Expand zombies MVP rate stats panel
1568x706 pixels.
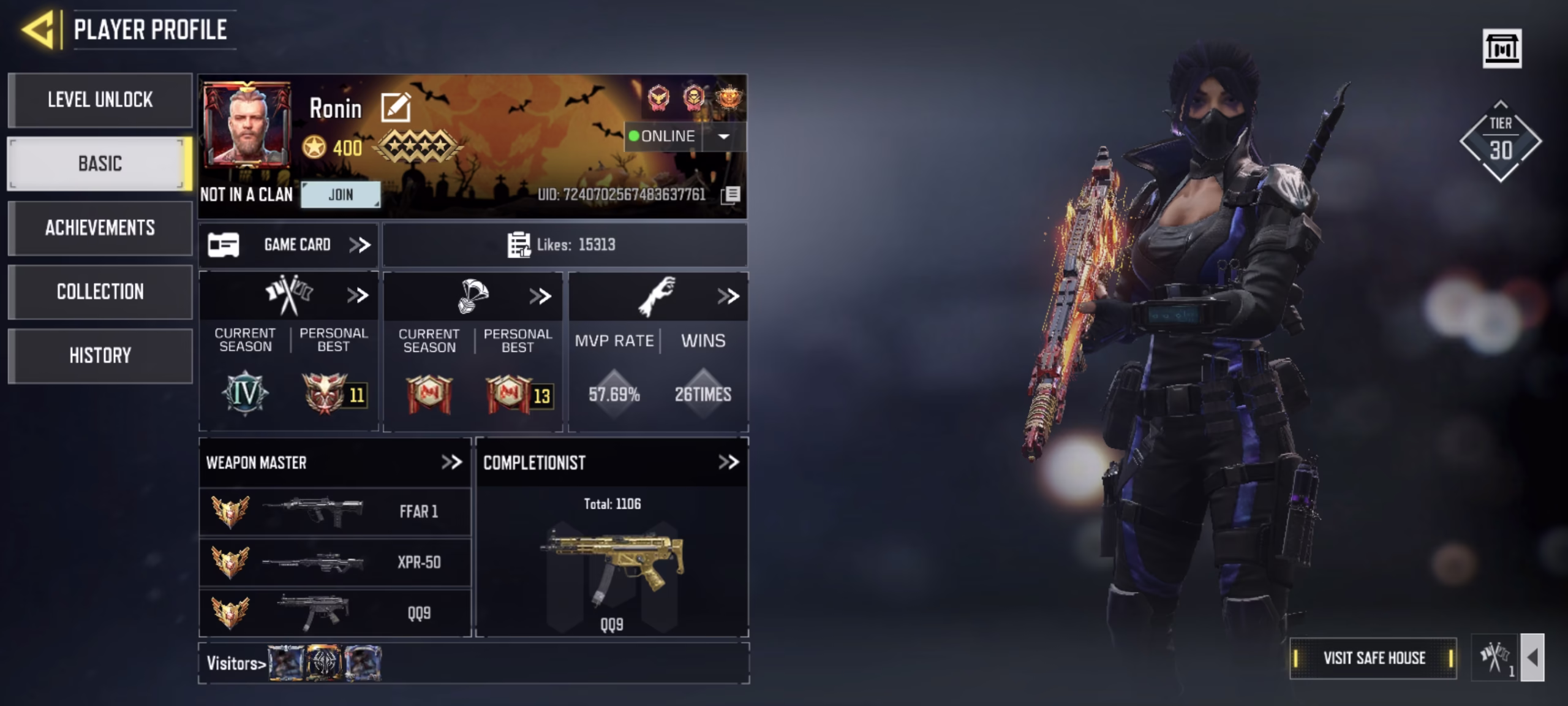pyautogui.click(x=728, y=297)
